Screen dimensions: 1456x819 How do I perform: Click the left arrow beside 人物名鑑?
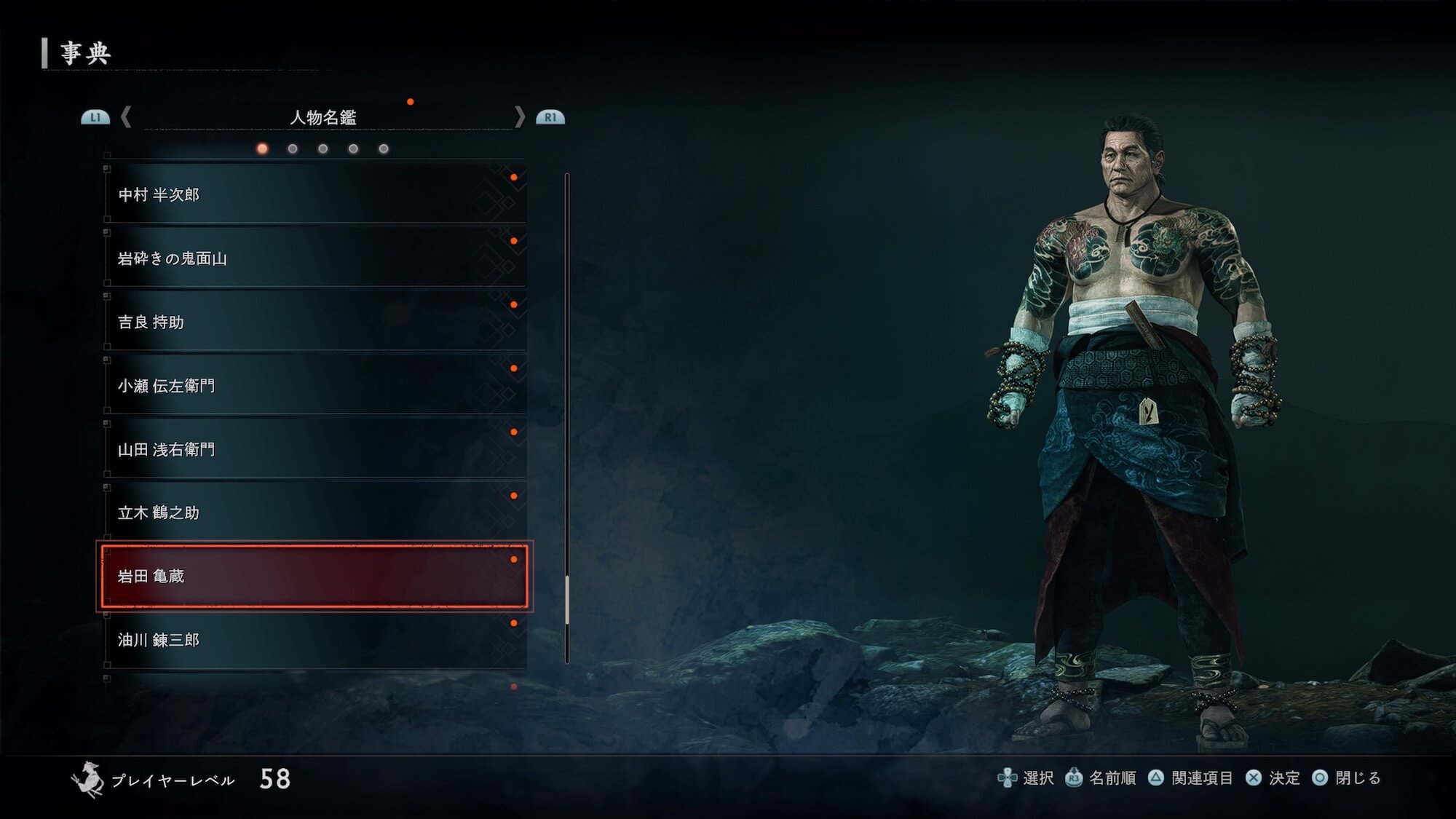coord(126,116)
